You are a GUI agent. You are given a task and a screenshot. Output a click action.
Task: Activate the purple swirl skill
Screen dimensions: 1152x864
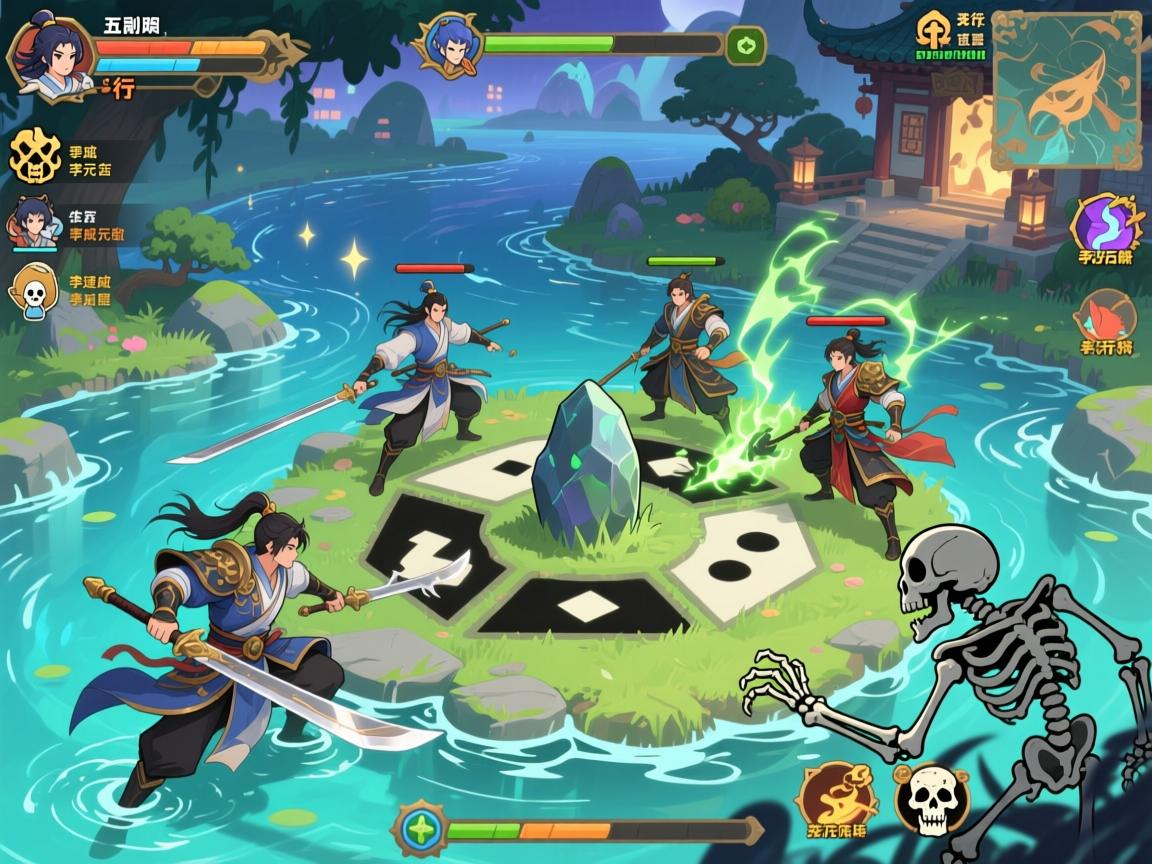(x=1105, y=225)
